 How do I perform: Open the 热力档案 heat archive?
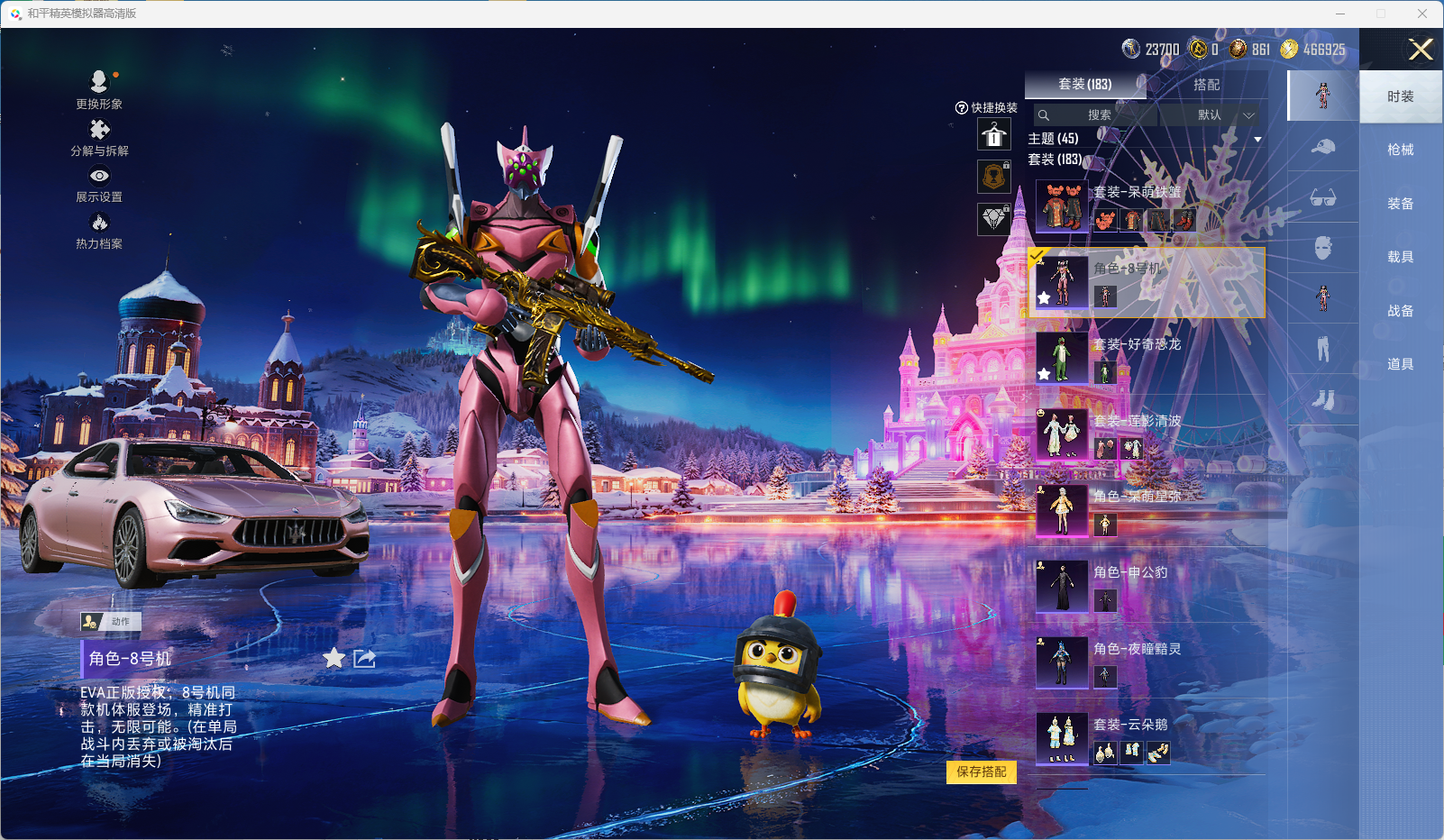(99, 230)
